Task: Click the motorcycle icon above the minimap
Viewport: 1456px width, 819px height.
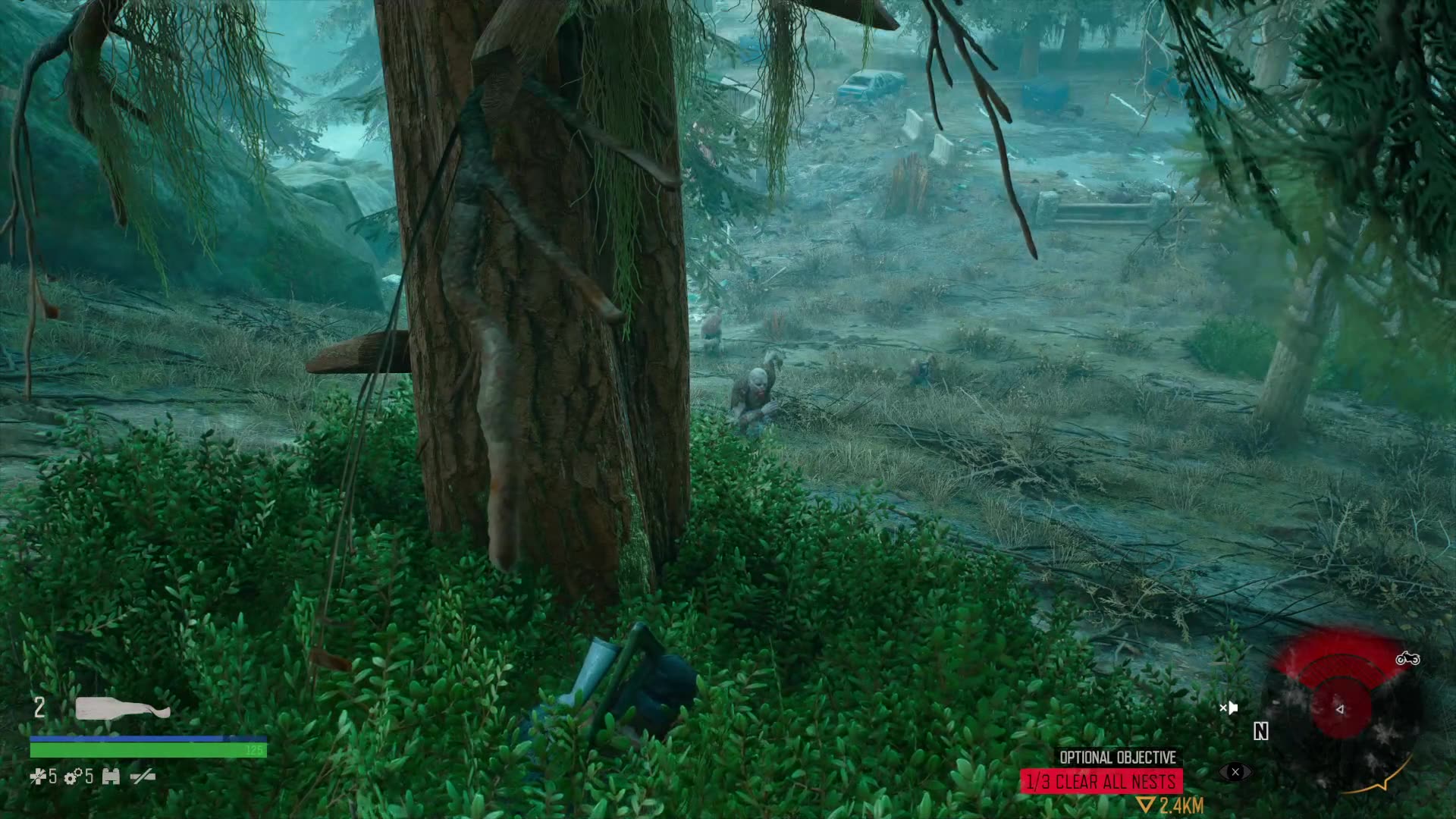Action: (1407, 659)
